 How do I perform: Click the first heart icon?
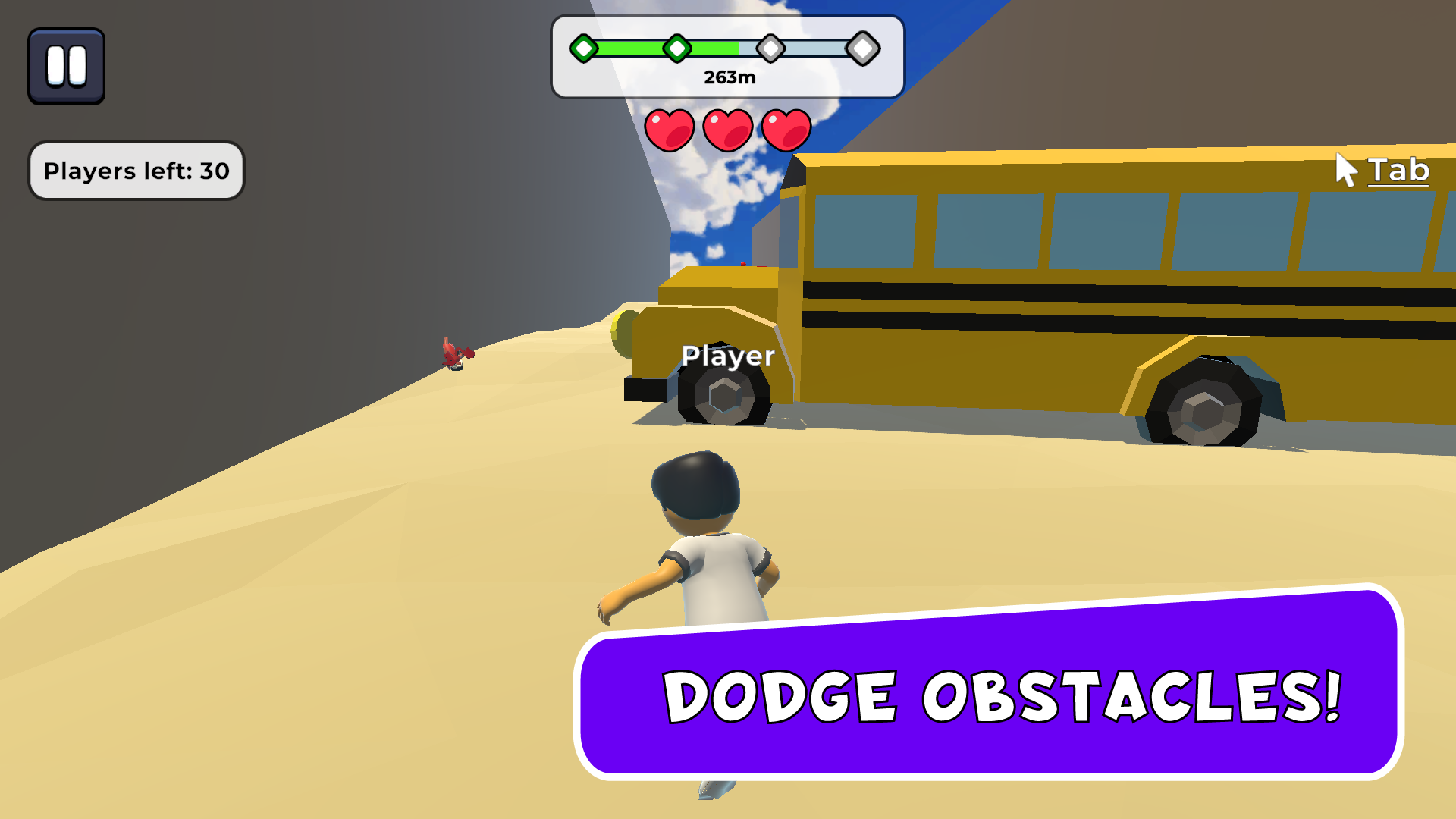[x=670, y=129]
